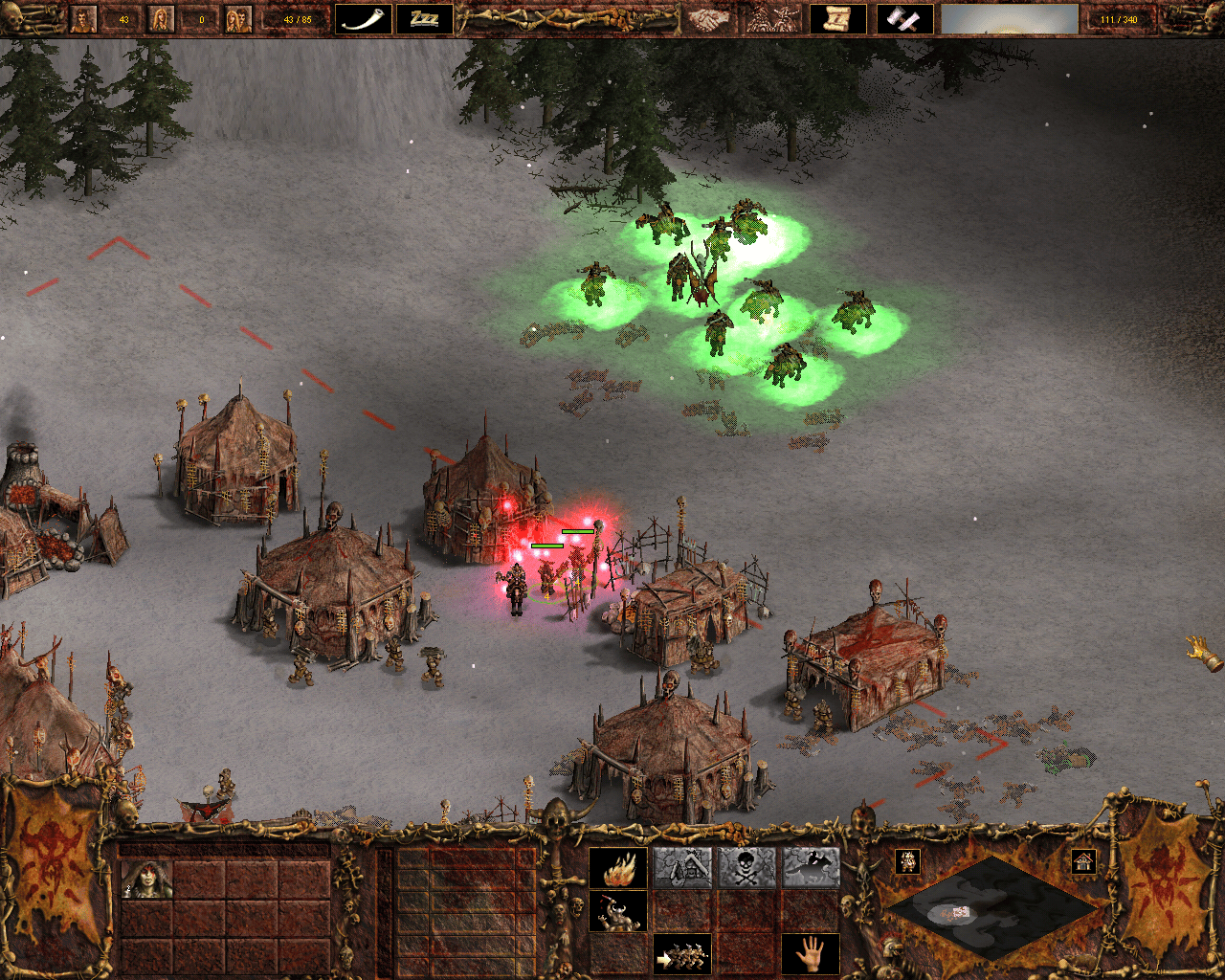Click the crossed hammer button in the top bar
Viewport: 1225px width, 980px height.
point(904,19)
